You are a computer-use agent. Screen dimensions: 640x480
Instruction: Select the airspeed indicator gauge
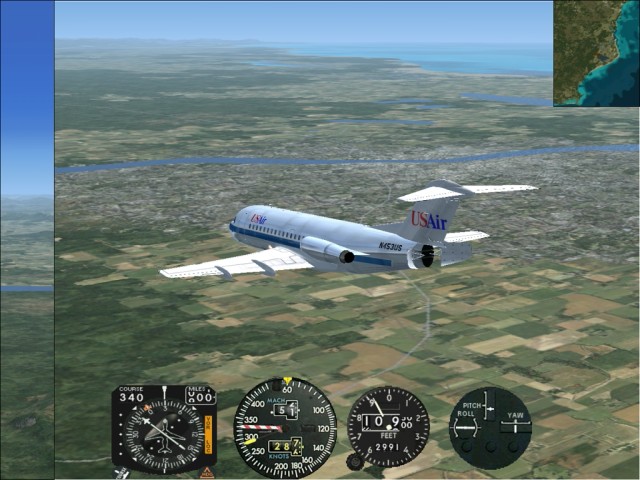(285, 427)
